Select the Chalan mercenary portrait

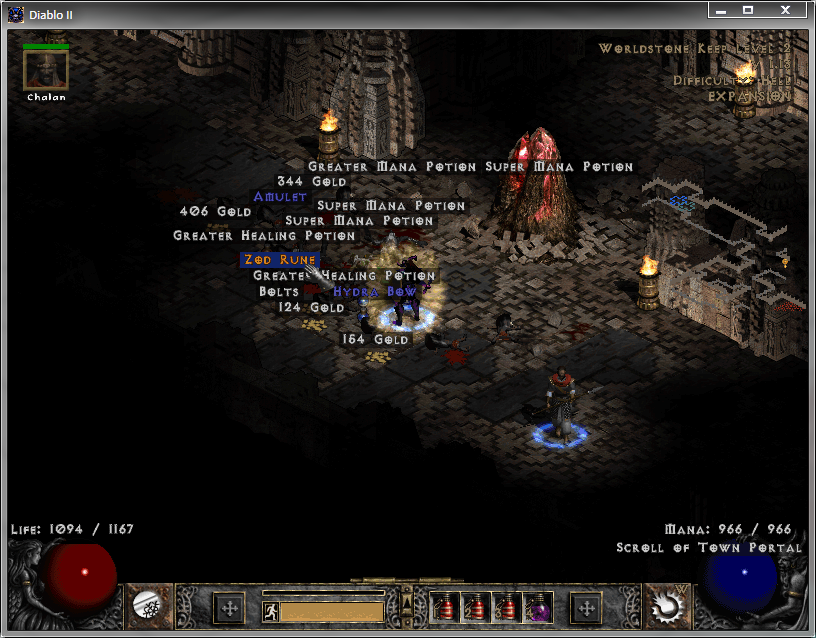[46, 70]
